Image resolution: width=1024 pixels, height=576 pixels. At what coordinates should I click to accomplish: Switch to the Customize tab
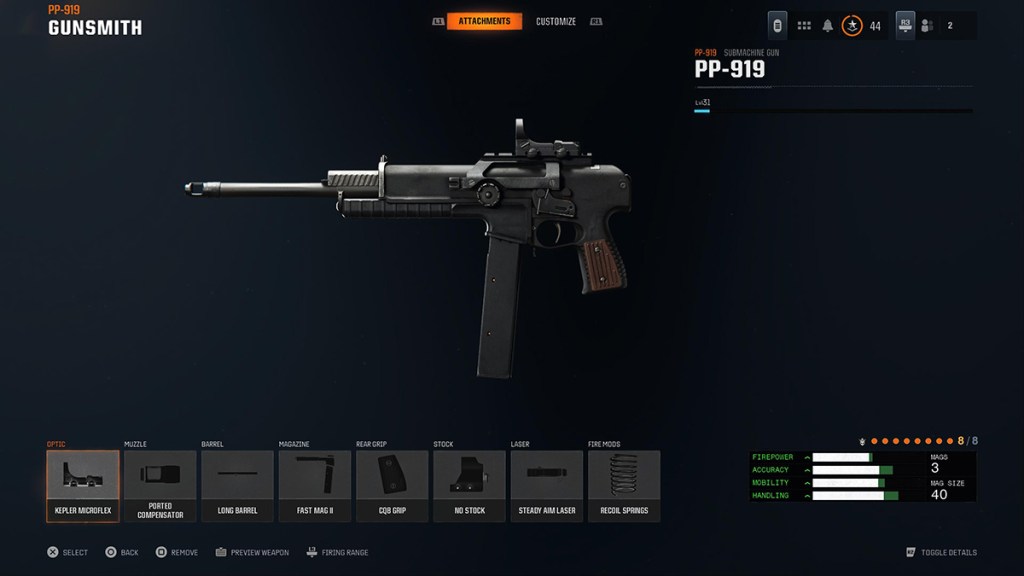click(556, 21)
